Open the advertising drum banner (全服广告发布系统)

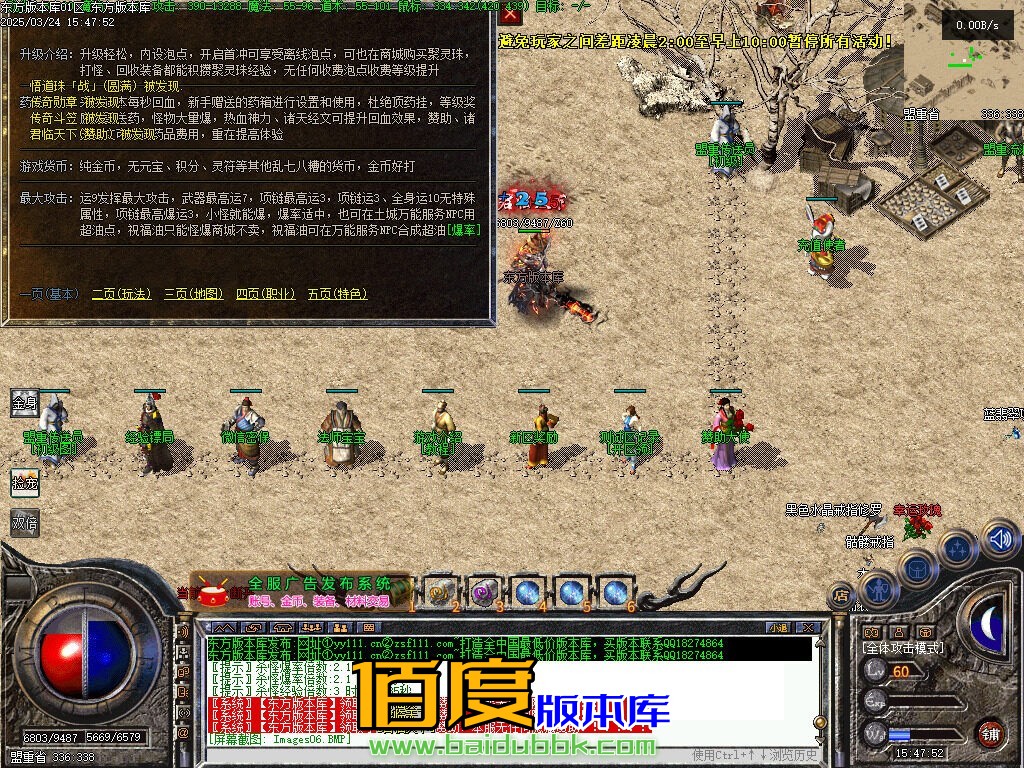(x=300, y=591)
